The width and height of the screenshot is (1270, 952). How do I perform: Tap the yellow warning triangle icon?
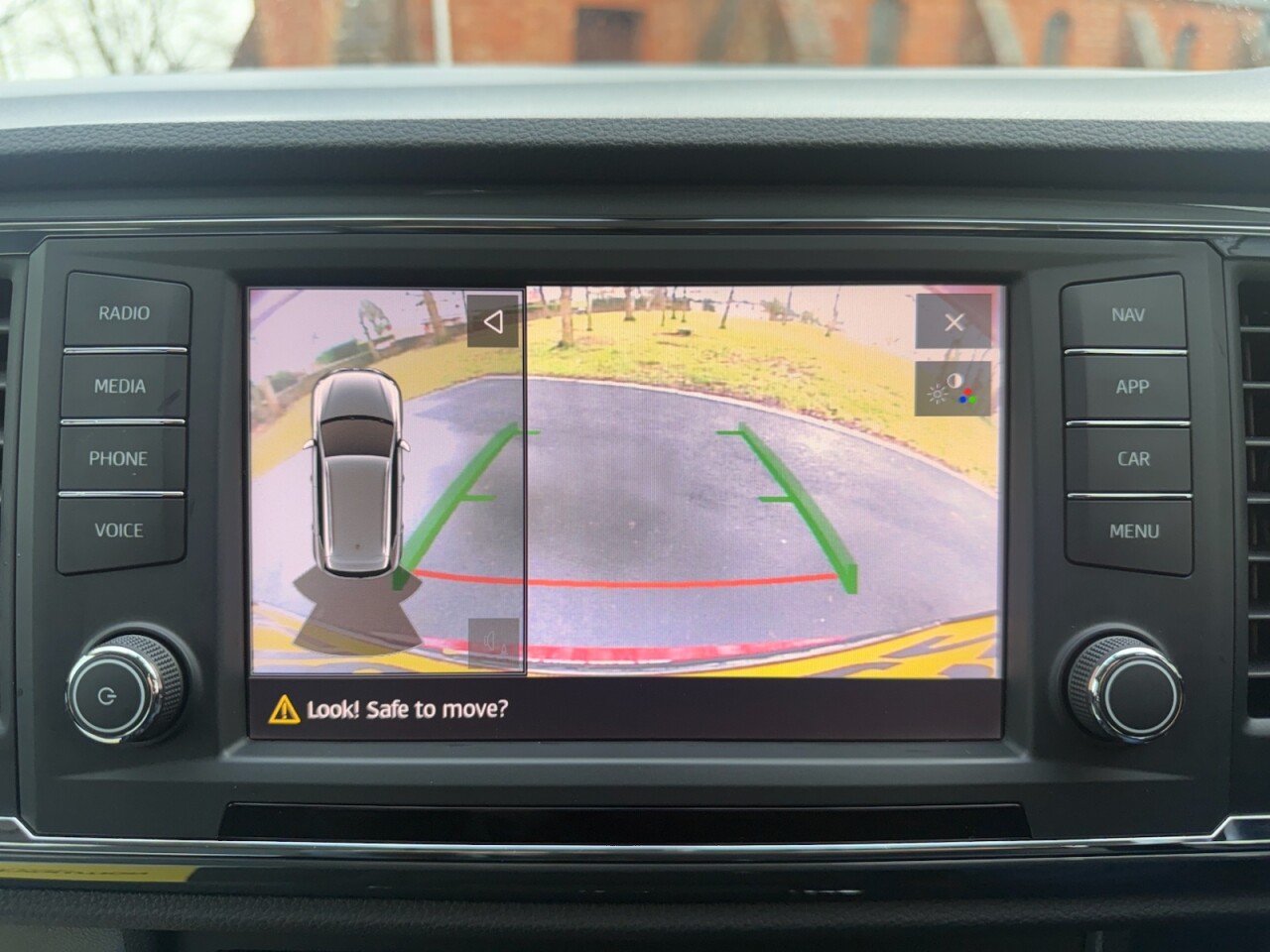click(x=285, y=708)
